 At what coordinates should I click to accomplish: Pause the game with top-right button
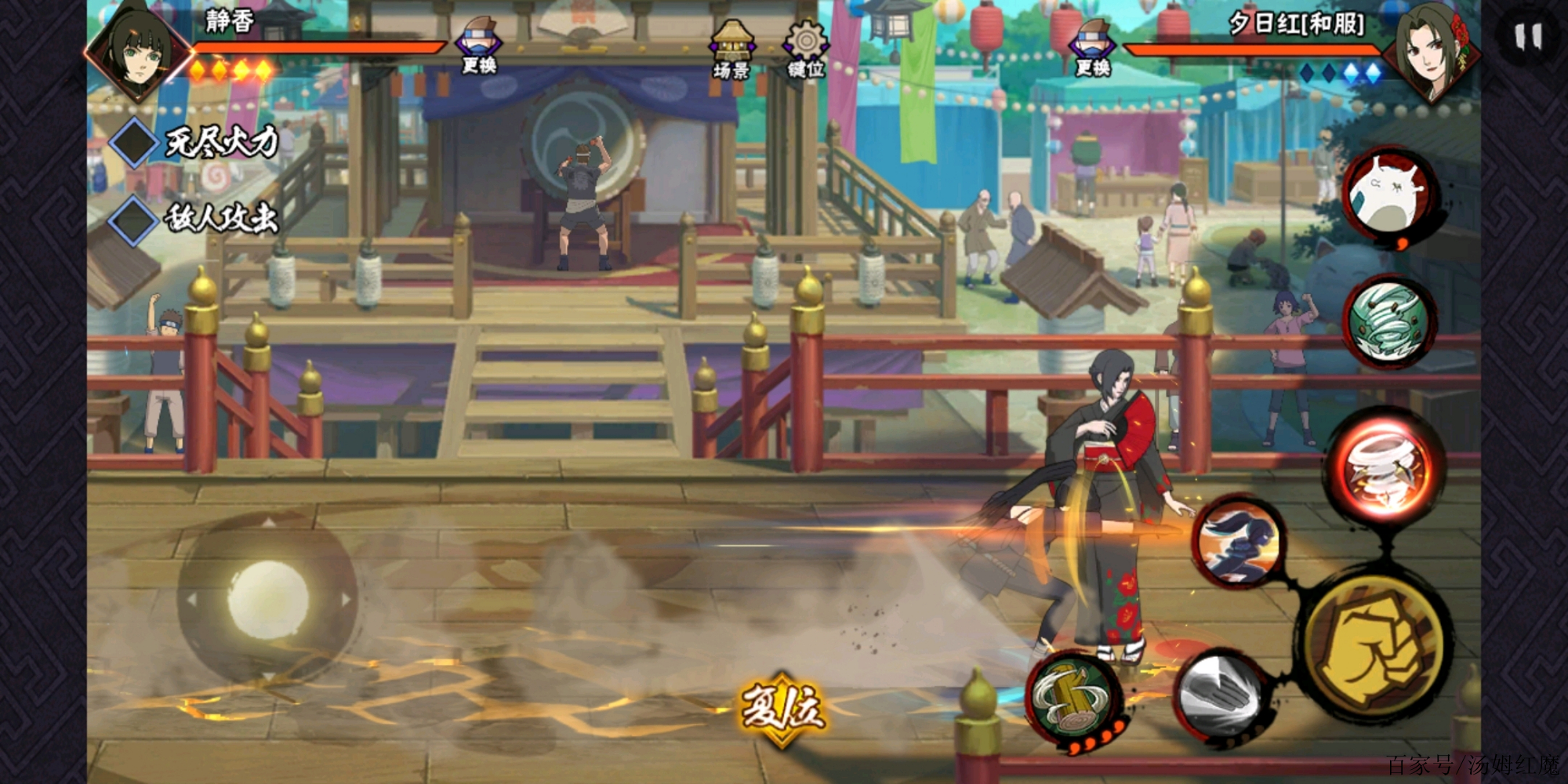pos(1528,36)
